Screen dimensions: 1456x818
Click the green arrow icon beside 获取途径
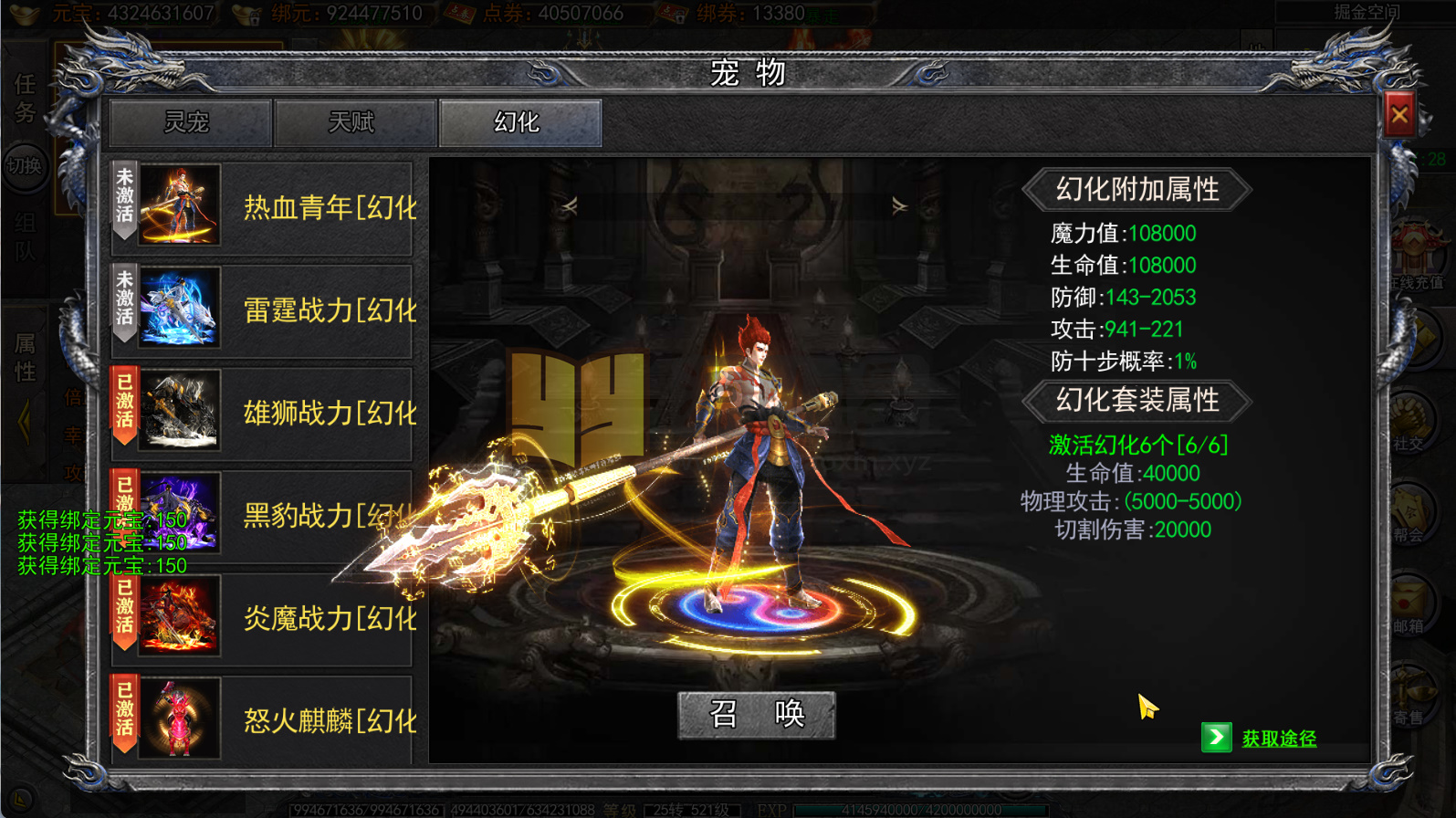tap(1216, 737)
